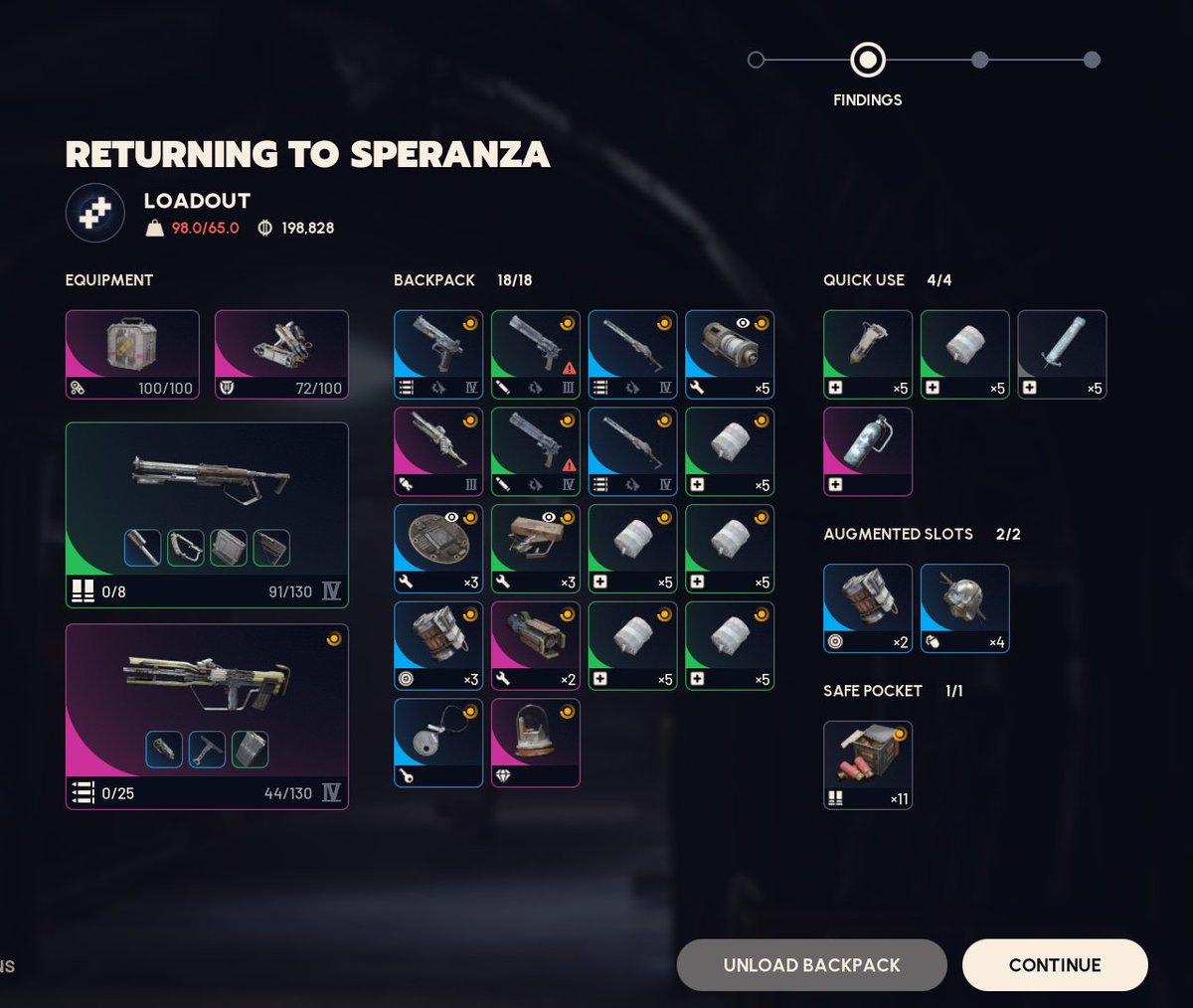Choose the pink canister in Quick Use
This screenshot has height=1008, width=1193.
tap(867, 451)
